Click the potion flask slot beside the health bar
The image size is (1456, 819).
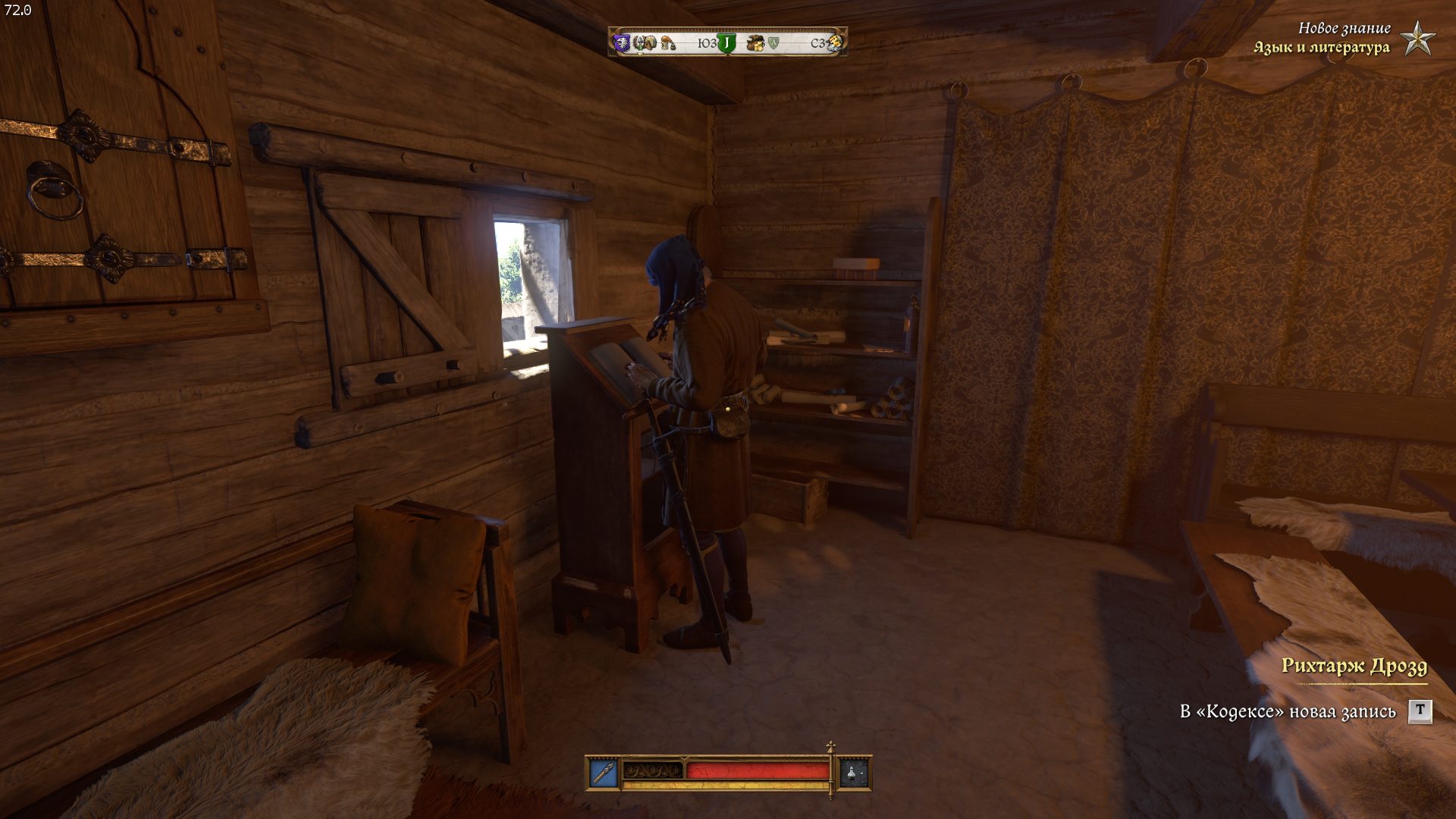point(854,773)
